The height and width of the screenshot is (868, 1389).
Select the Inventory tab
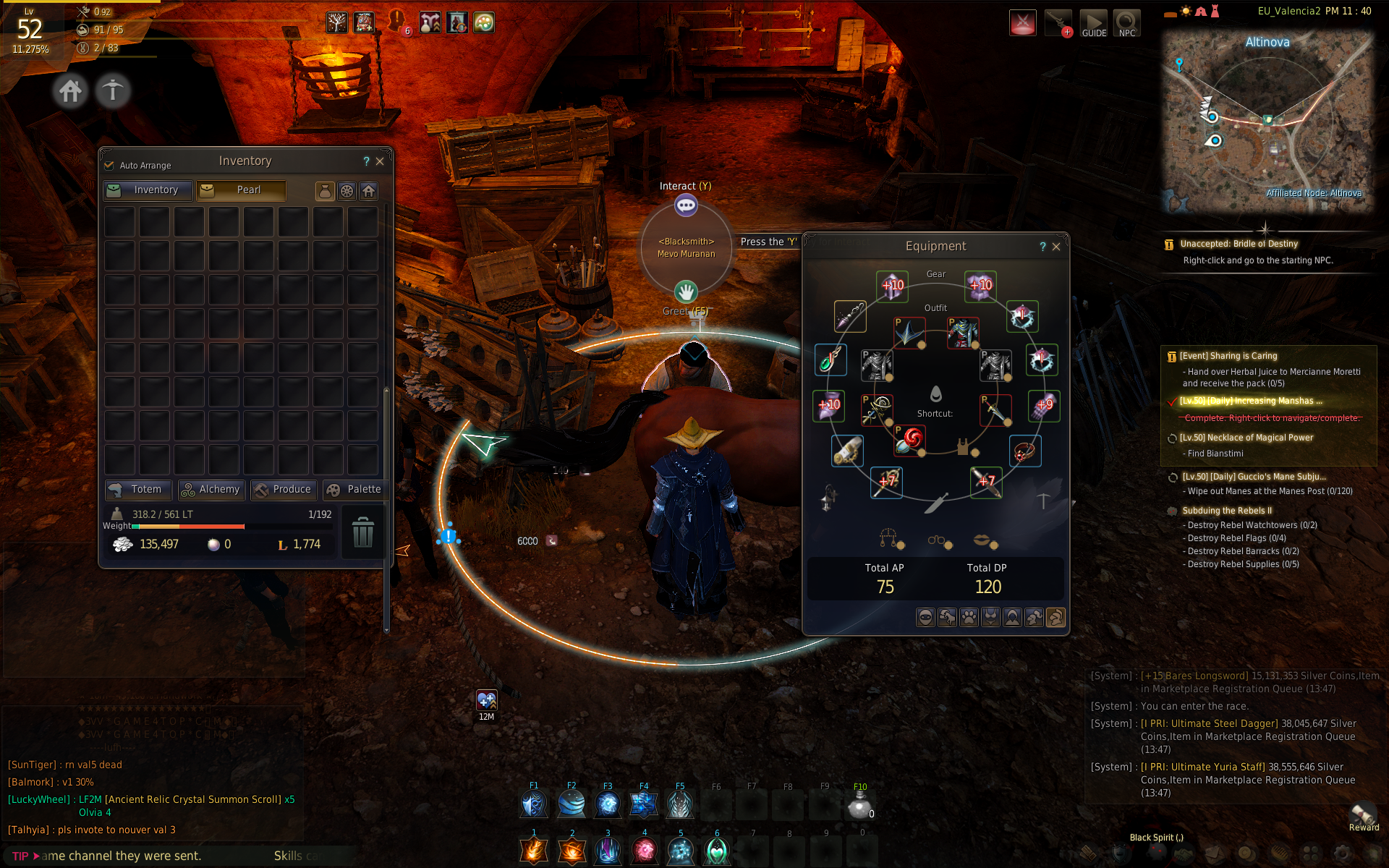coord(148,190)
